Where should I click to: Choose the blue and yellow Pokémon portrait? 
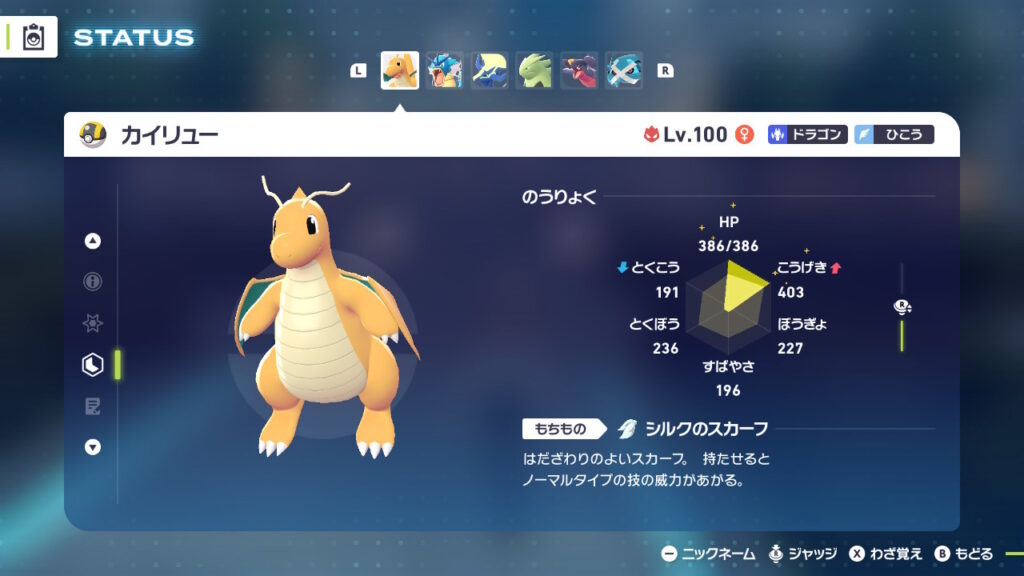click(490, 71)
